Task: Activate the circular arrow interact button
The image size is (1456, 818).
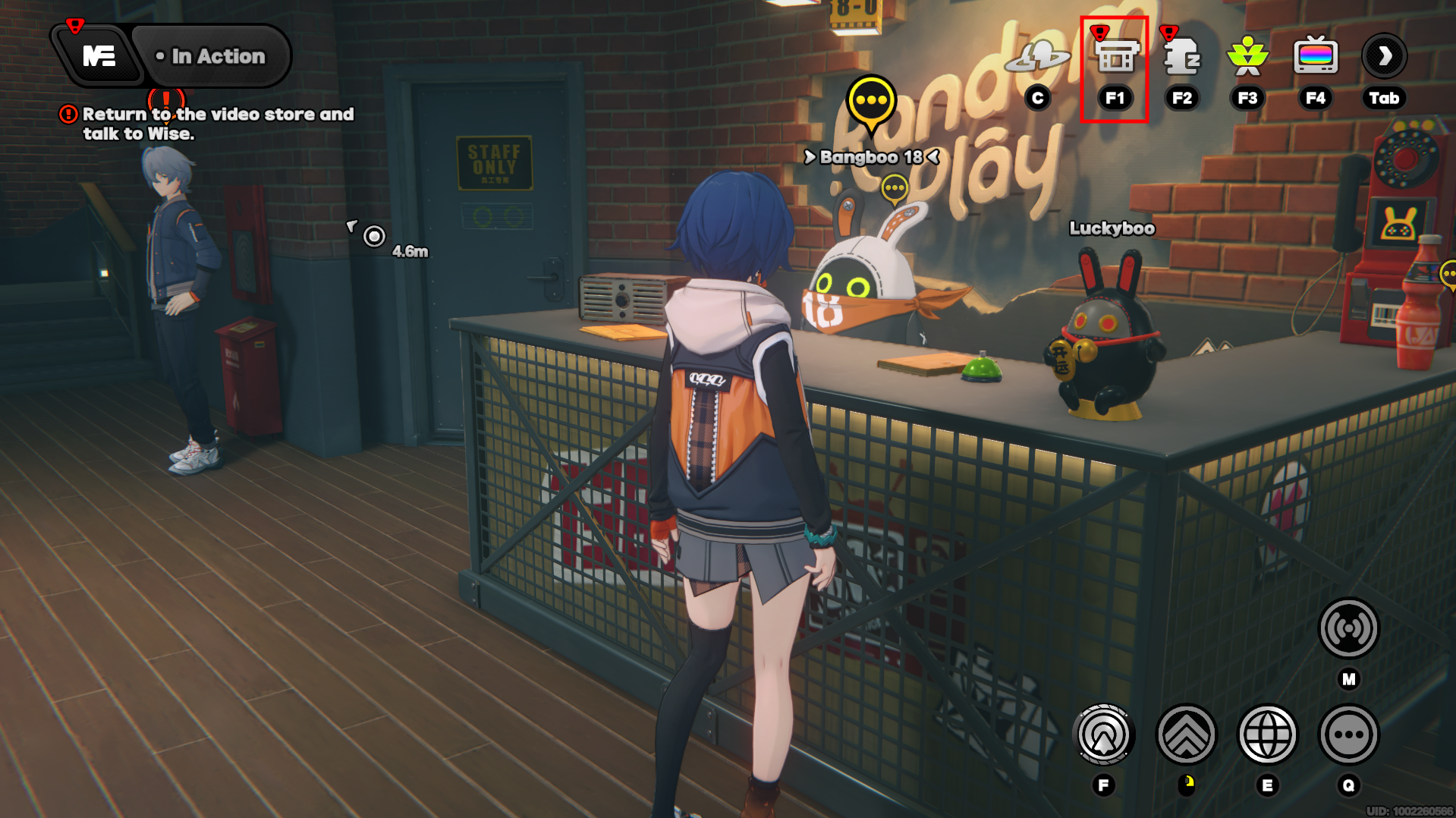Action: click(x=1104, y=735)
